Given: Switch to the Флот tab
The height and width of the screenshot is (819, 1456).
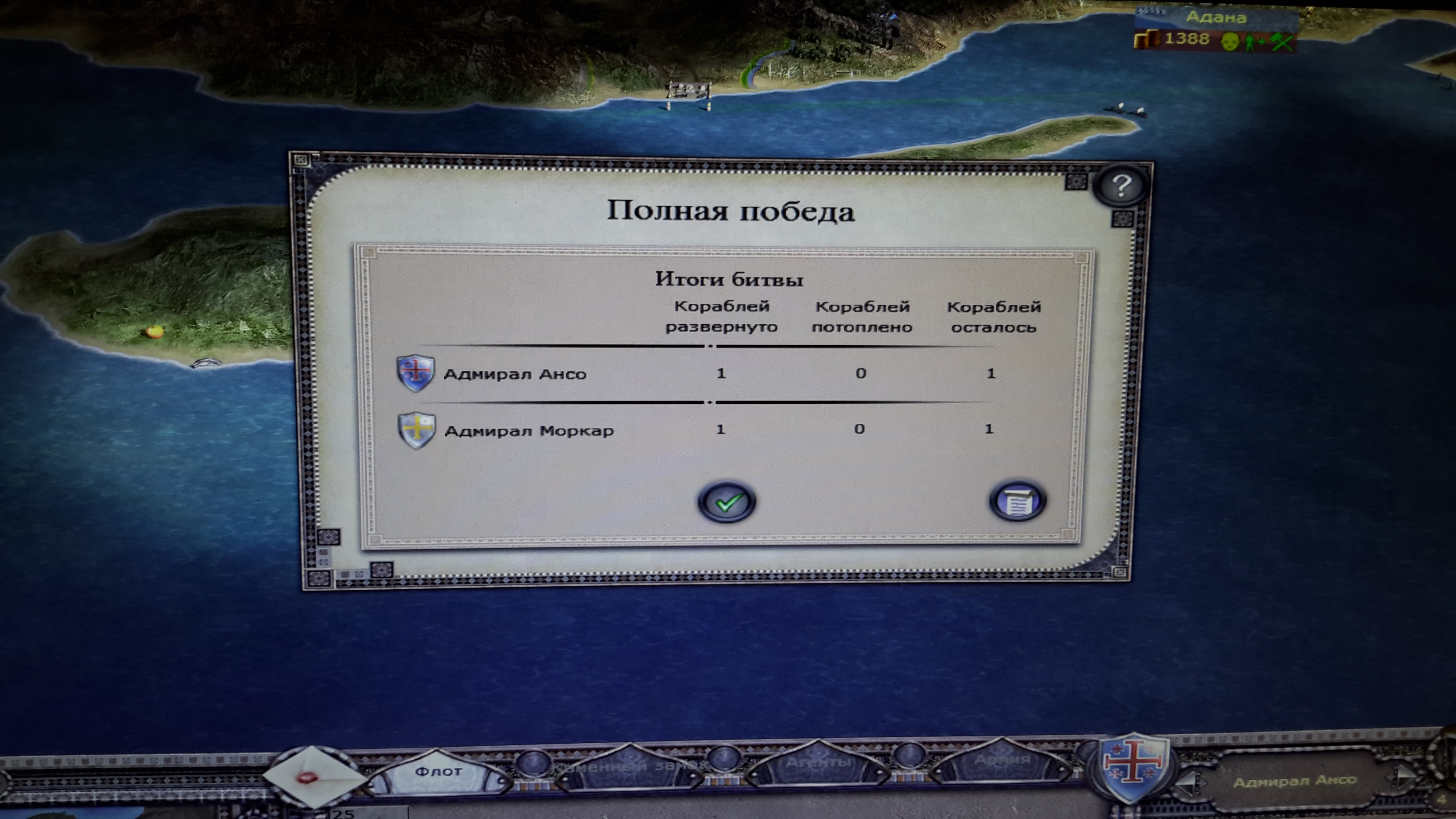Looking at the screenshot, I should pos(438,772).
